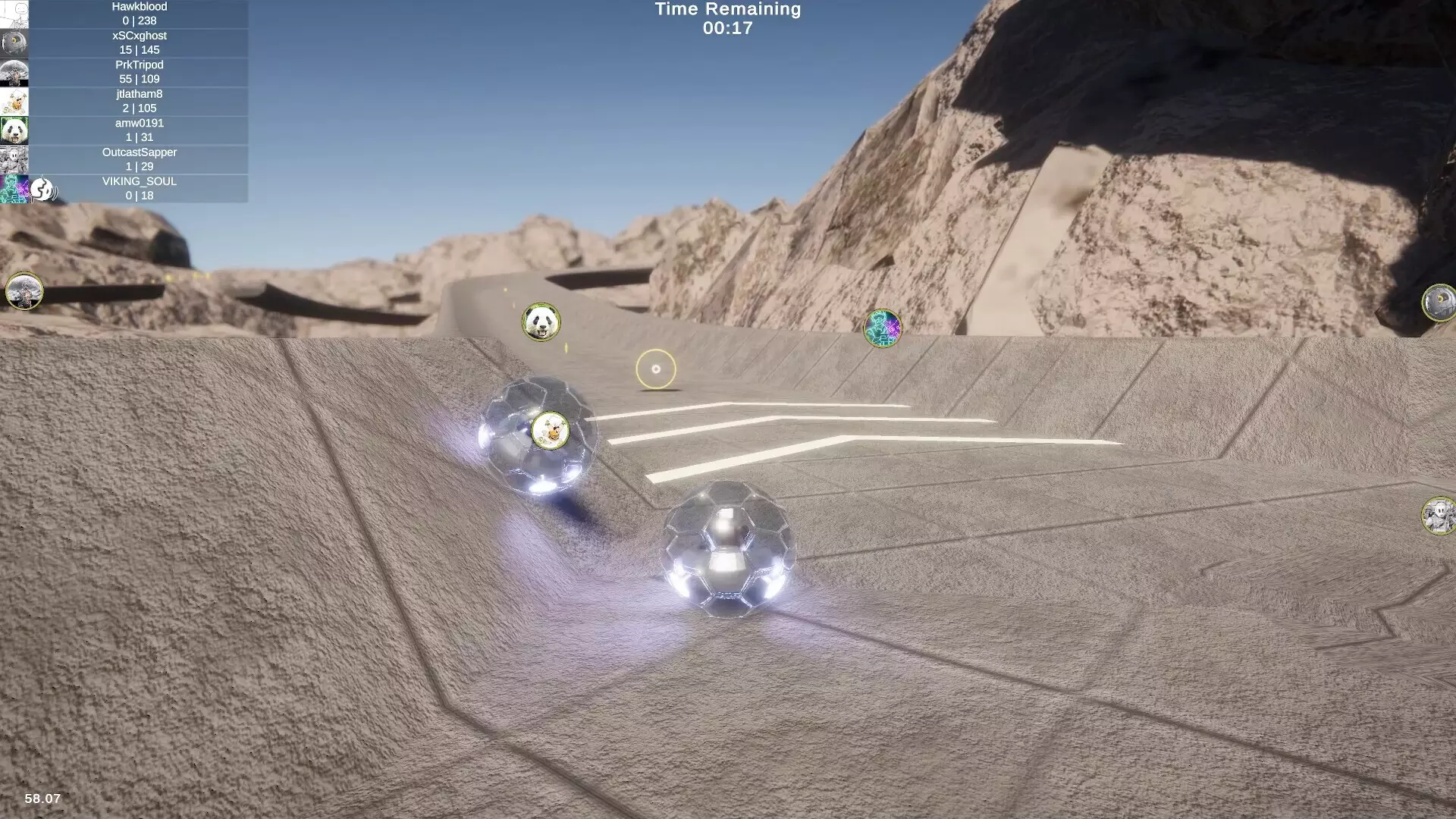Select VIKING_SOUL's neon avatar
Image resolution: width=1456 pixels, height=819 pixels.
click(14, 188)
